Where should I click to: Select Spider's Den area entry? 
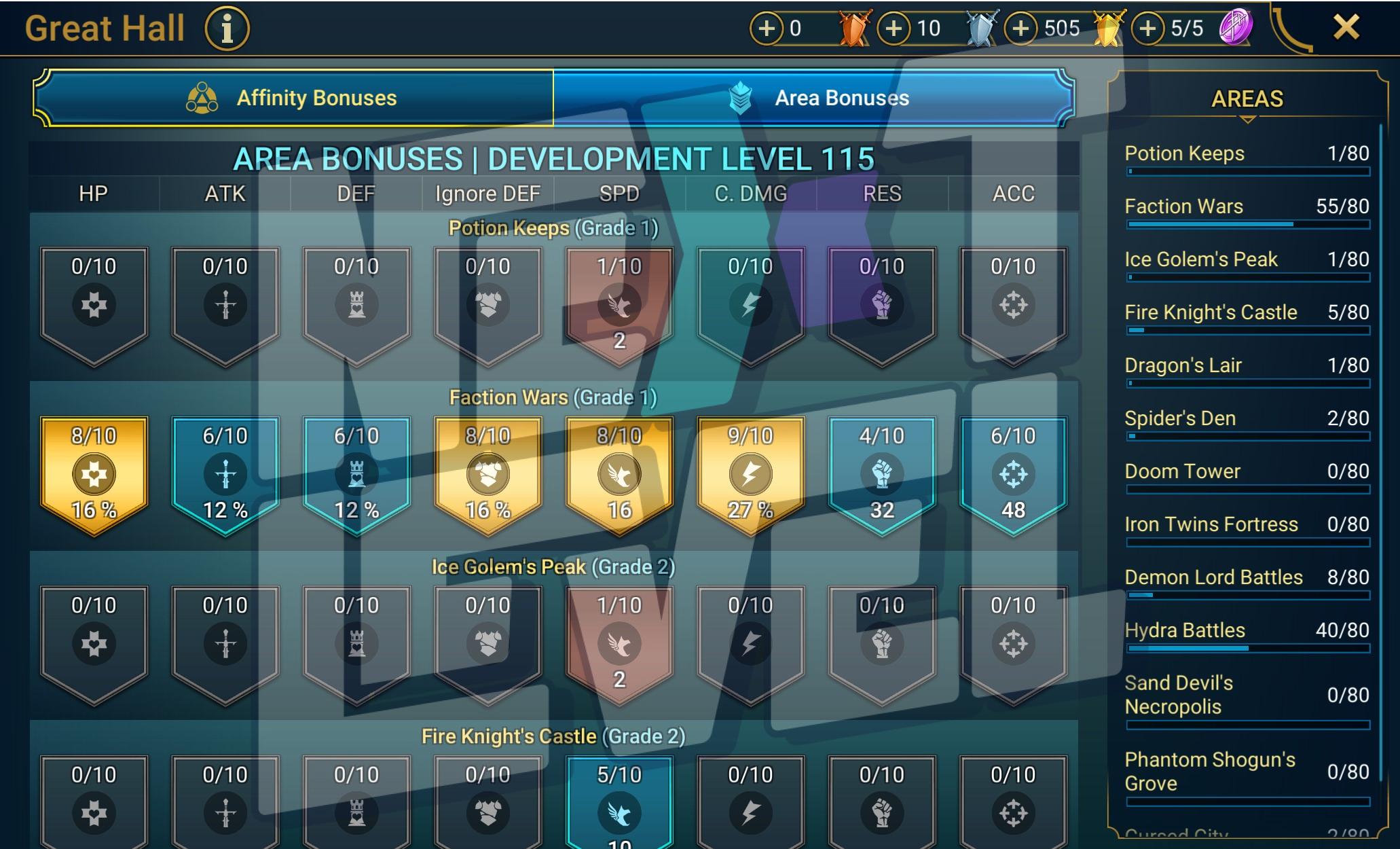[1247, 420]
